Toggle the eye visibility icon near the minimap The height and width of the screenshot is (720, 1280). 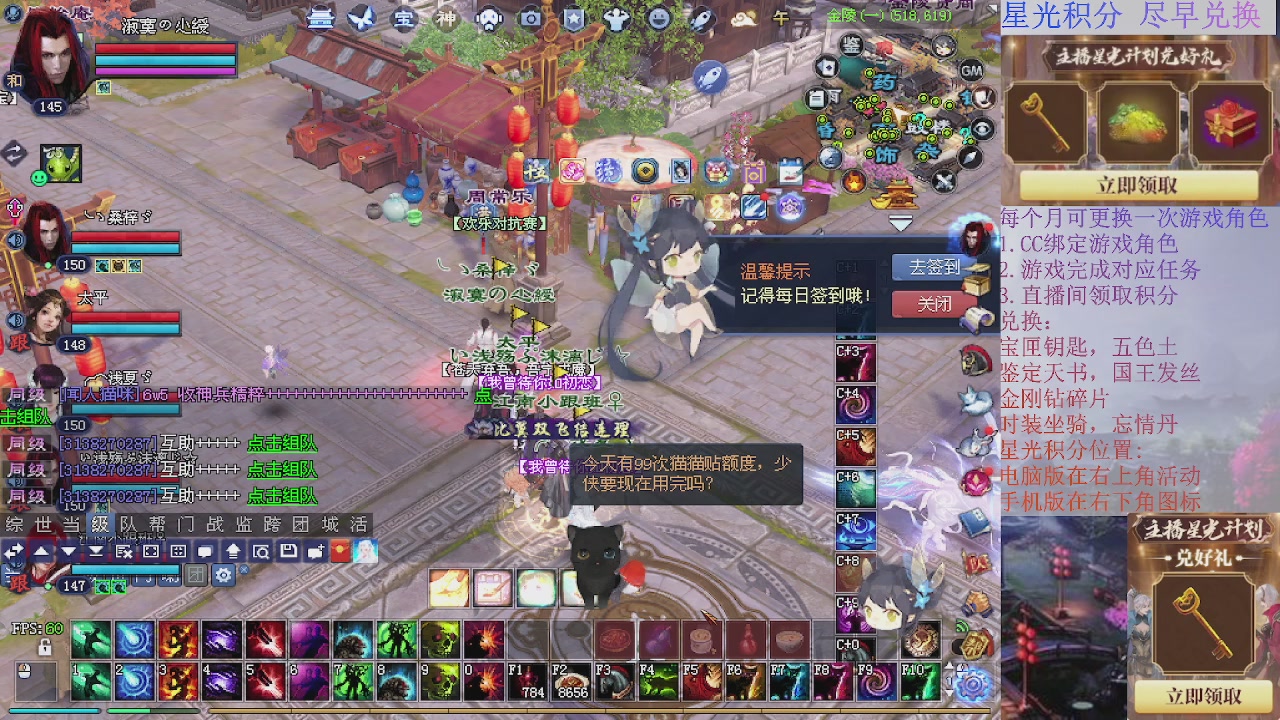tap(981, 128)
